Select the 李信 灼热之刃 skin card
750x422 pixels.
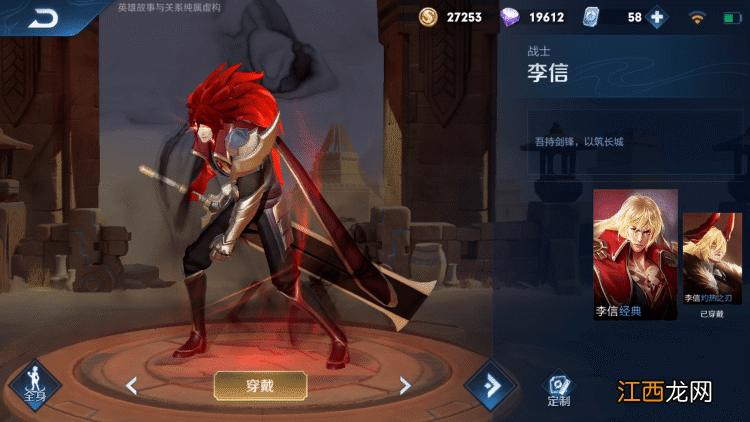[x=711, y=265]
